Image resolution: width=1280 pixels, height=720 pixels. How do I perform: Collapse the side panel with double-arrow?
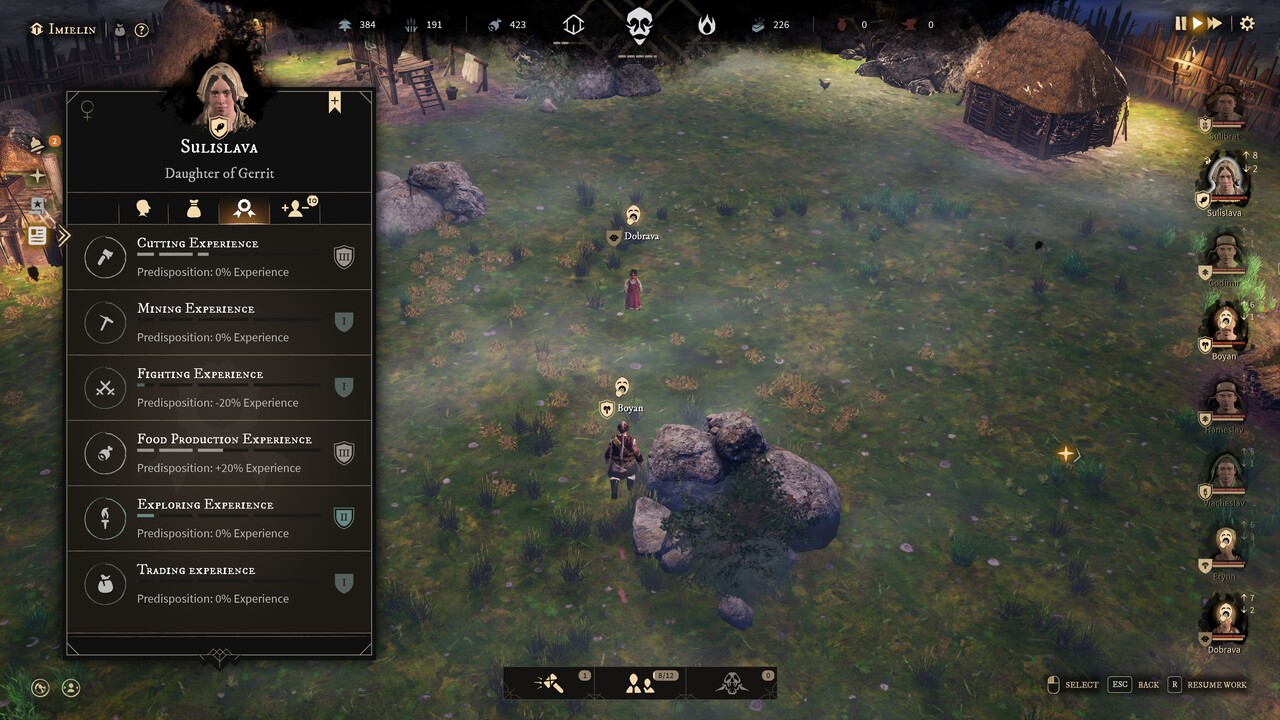click(x=64, y=236)
